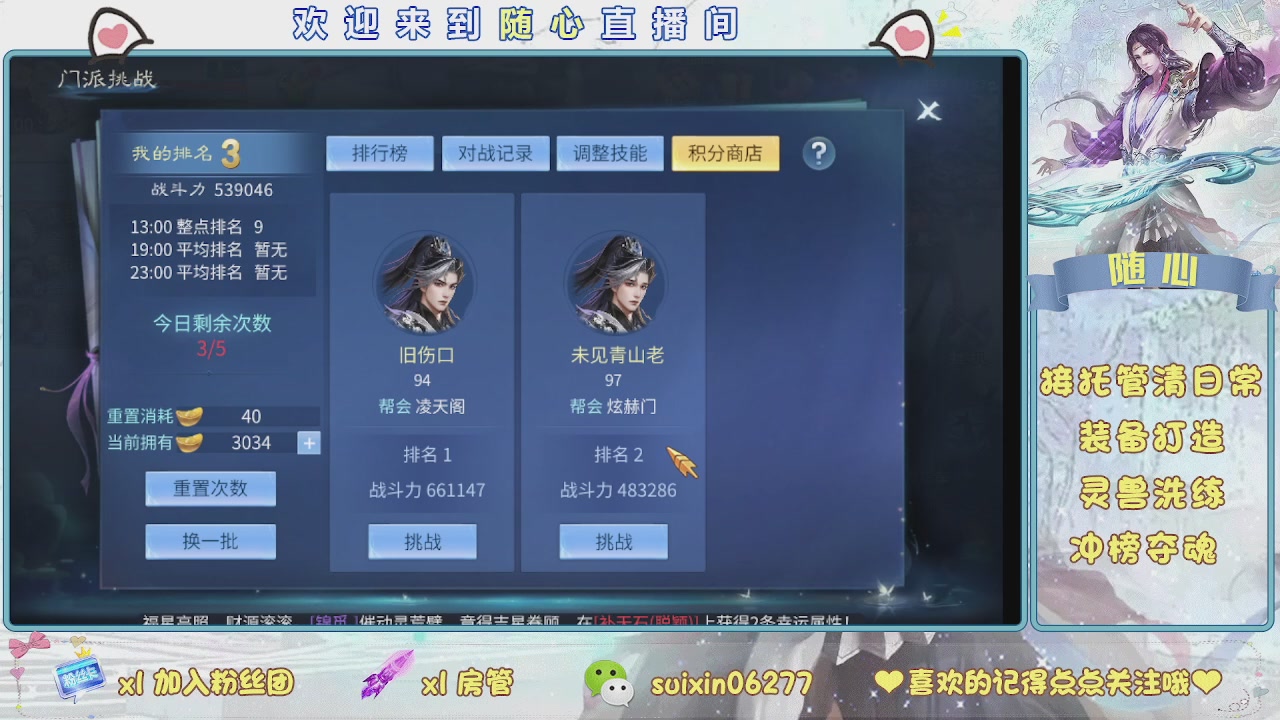Viewport: 1280px width, 720px height.
Task: Click the golden arrow cursor near 排名2
Action: point(682,462)
